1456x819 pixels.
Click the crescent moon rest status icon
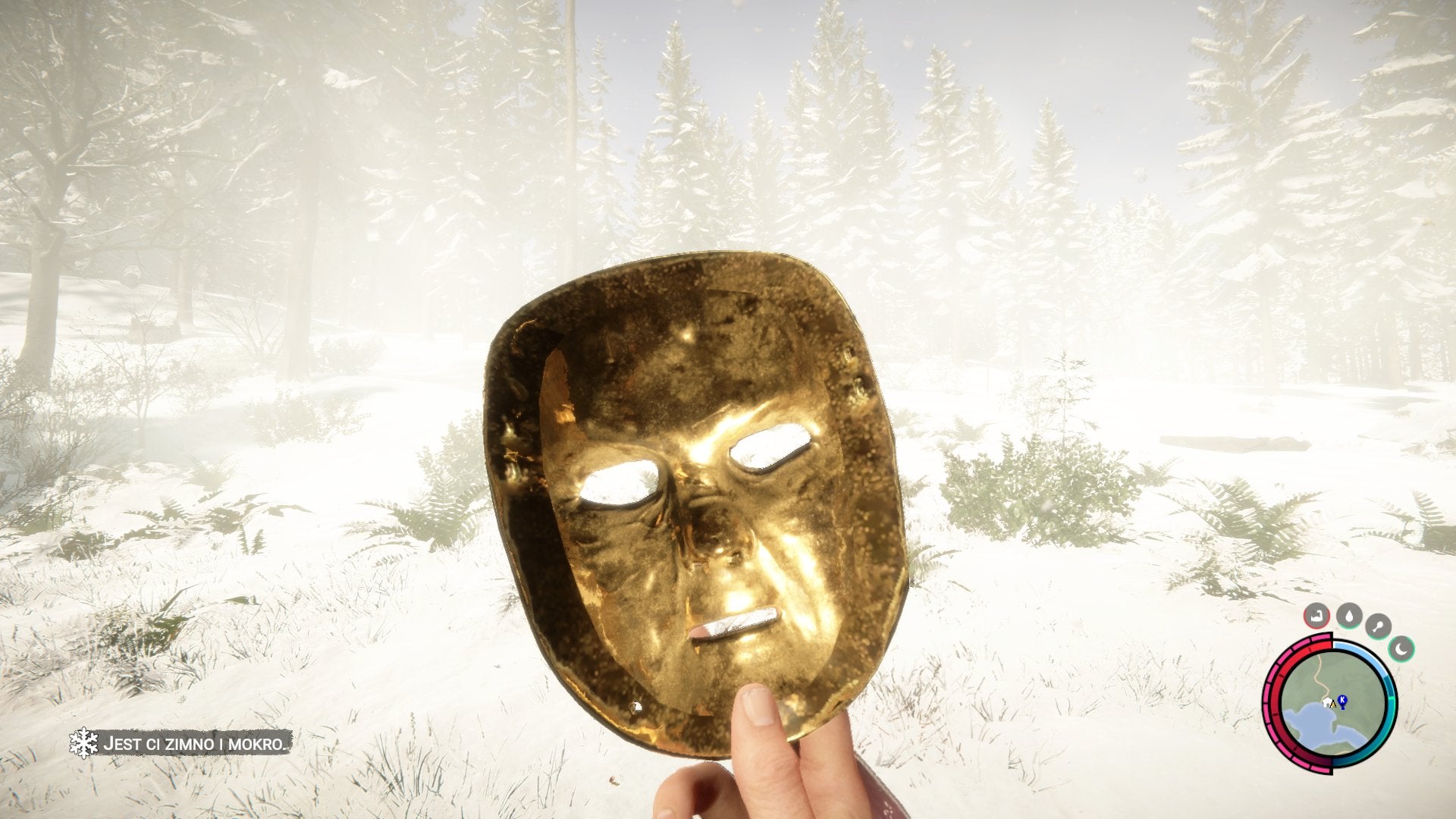click(x=1401, y=649)
